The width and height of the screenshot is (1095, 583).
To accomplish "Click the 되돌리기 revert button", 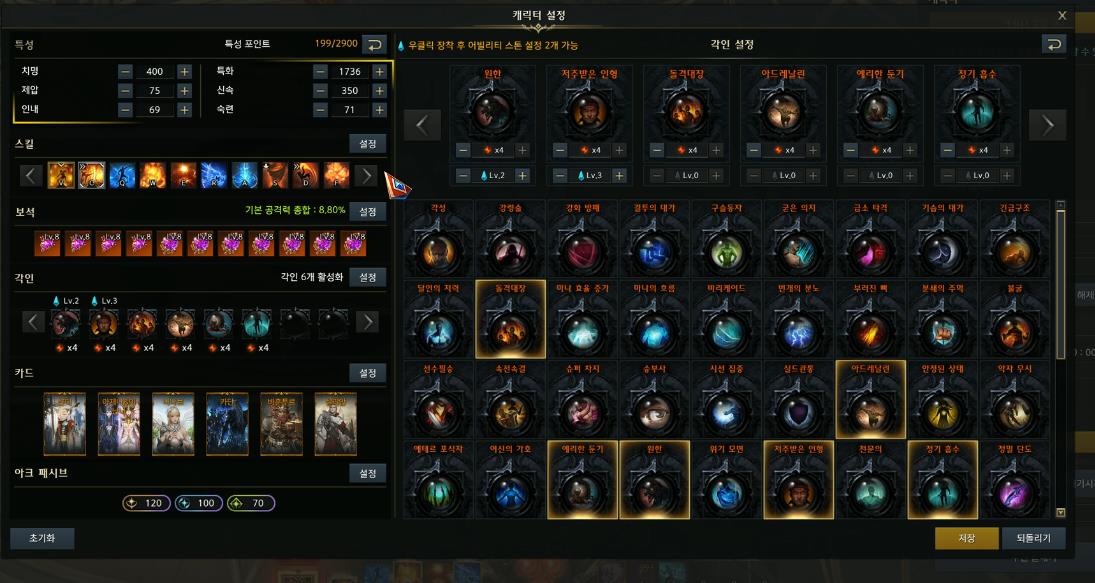I will click(1033, 538).
